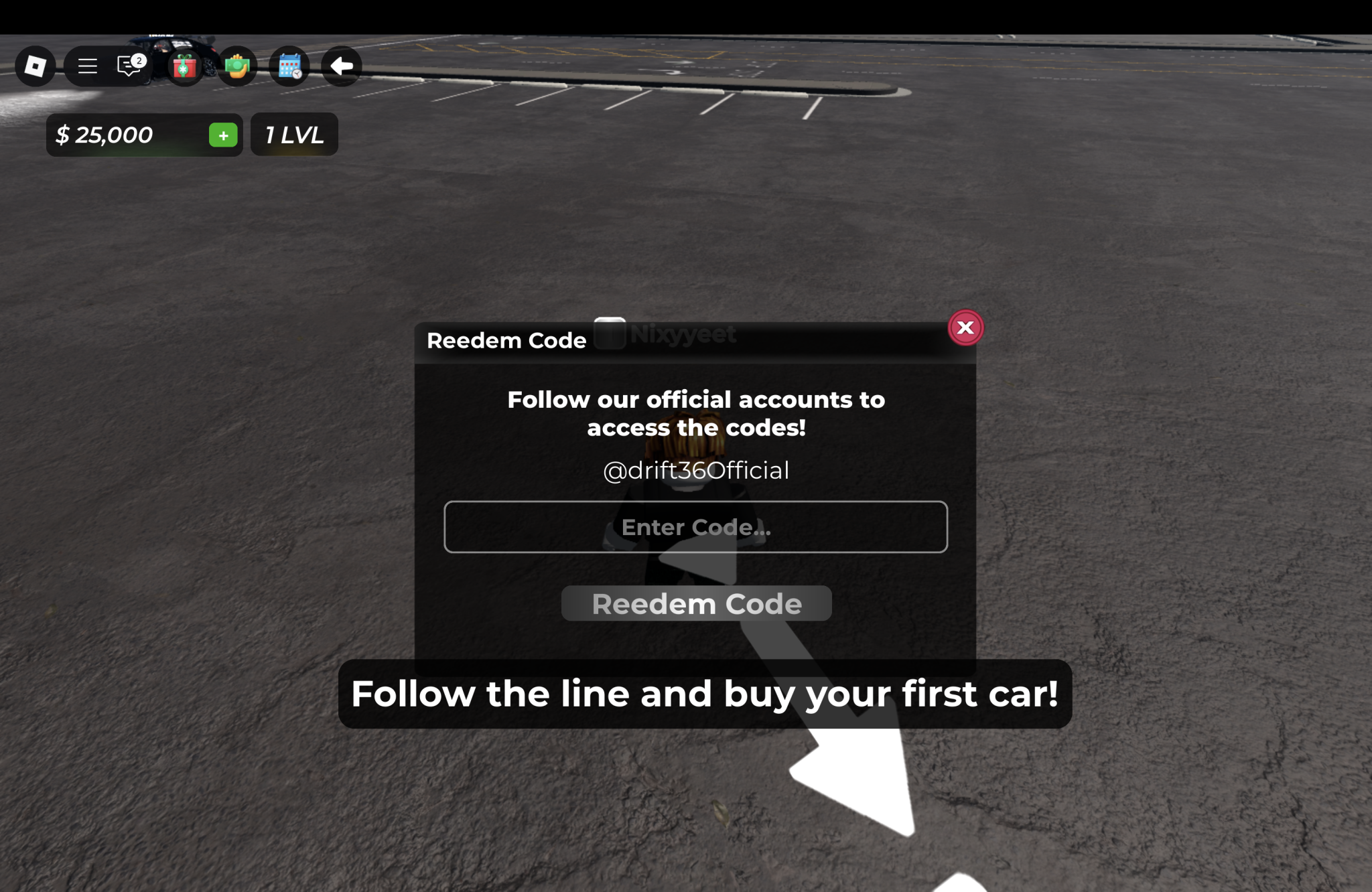This screenshot has height=892, width=1372.
Task: Open the hamburger lines menu
Action: pos(87,66)
